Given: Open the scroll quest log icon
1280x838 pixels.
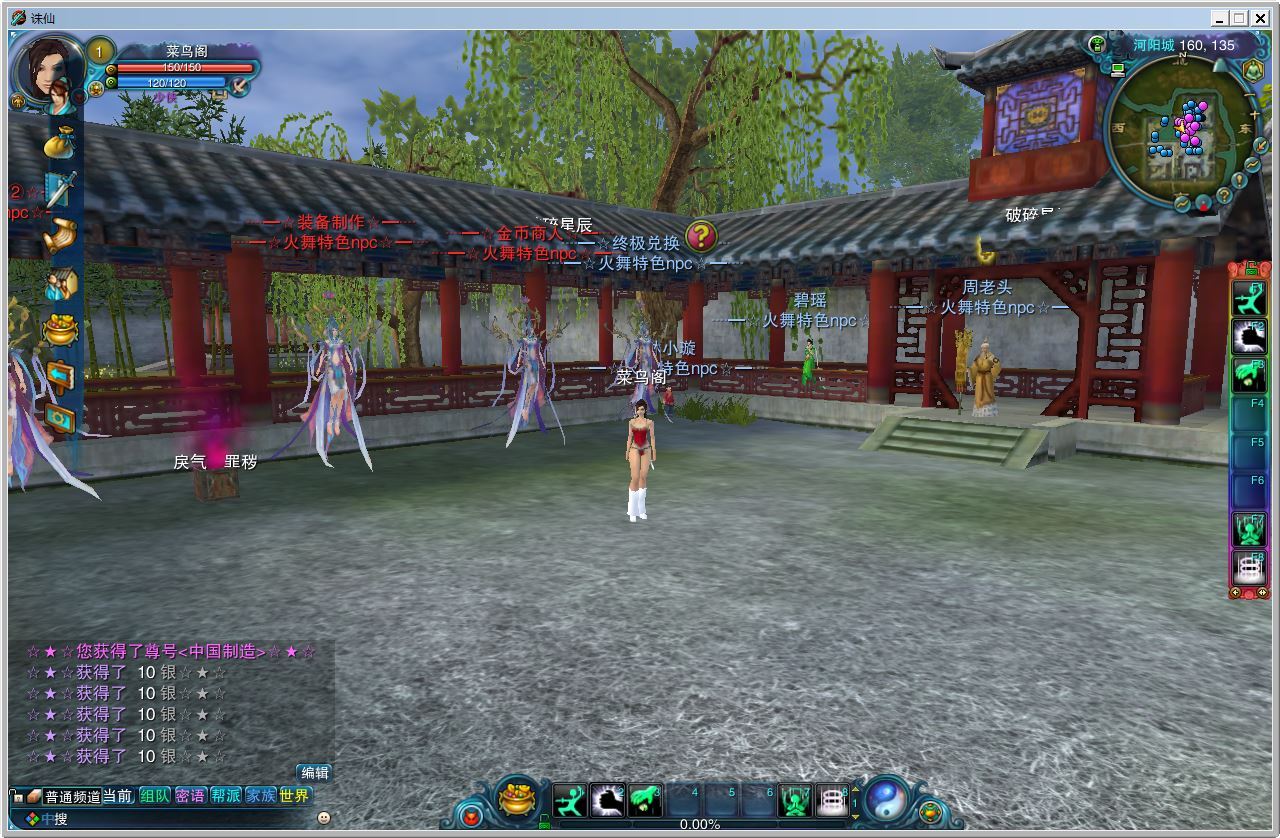Looking at the screenshot, I should pos(61,235).
